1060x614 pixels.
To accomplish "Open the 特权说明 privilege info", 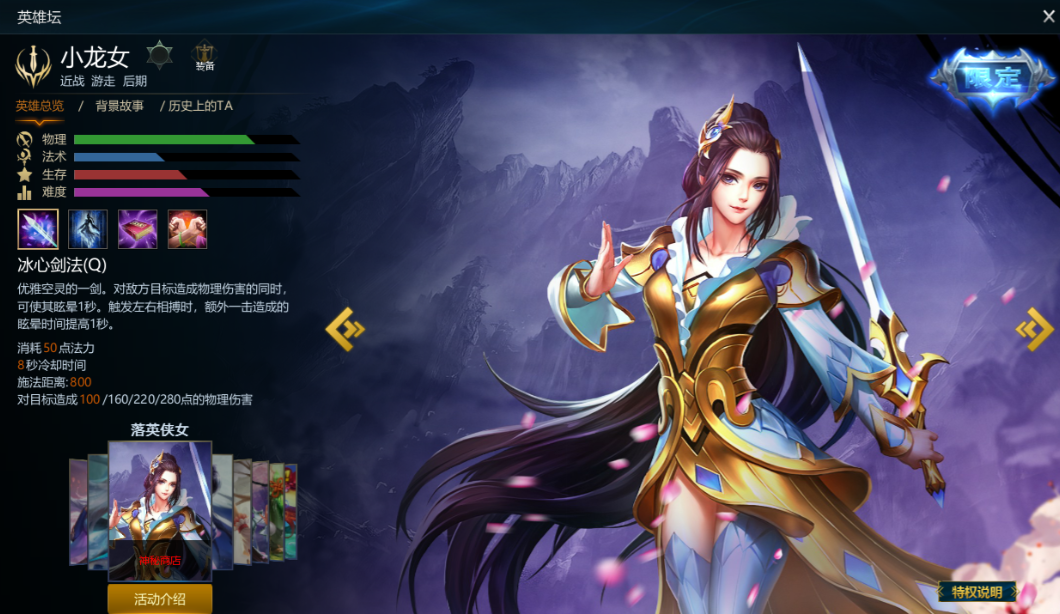I will pyautogui.click(x=977, y=593).
